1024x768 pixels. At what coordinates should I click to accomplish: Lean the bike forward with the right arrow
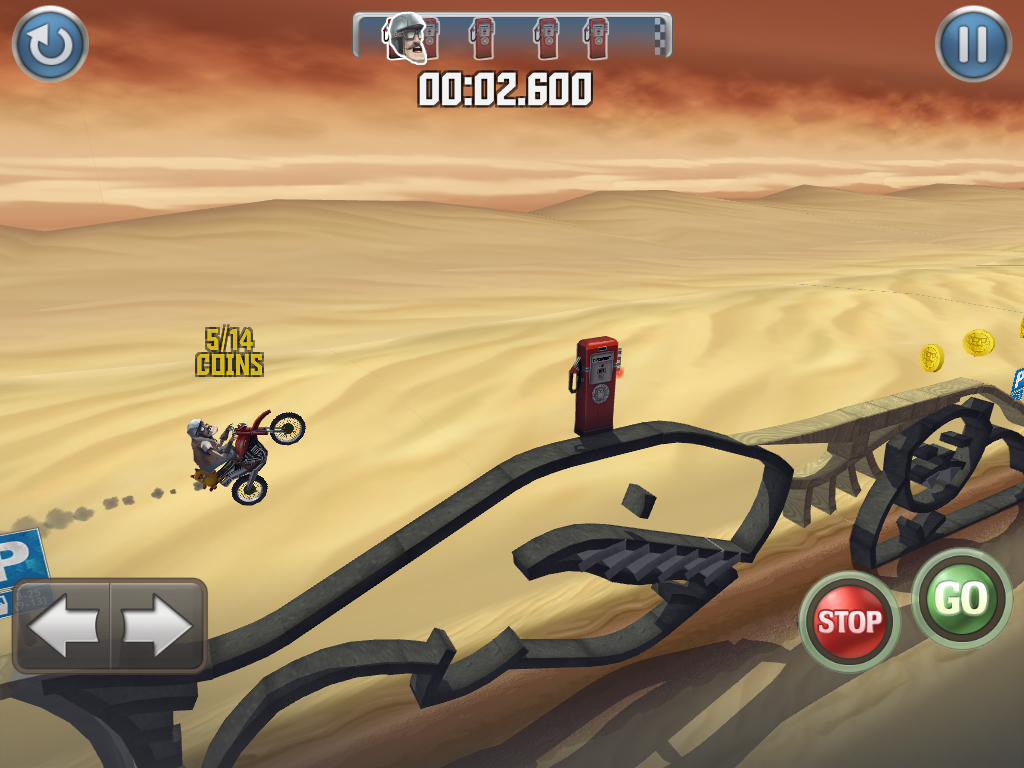157,626
